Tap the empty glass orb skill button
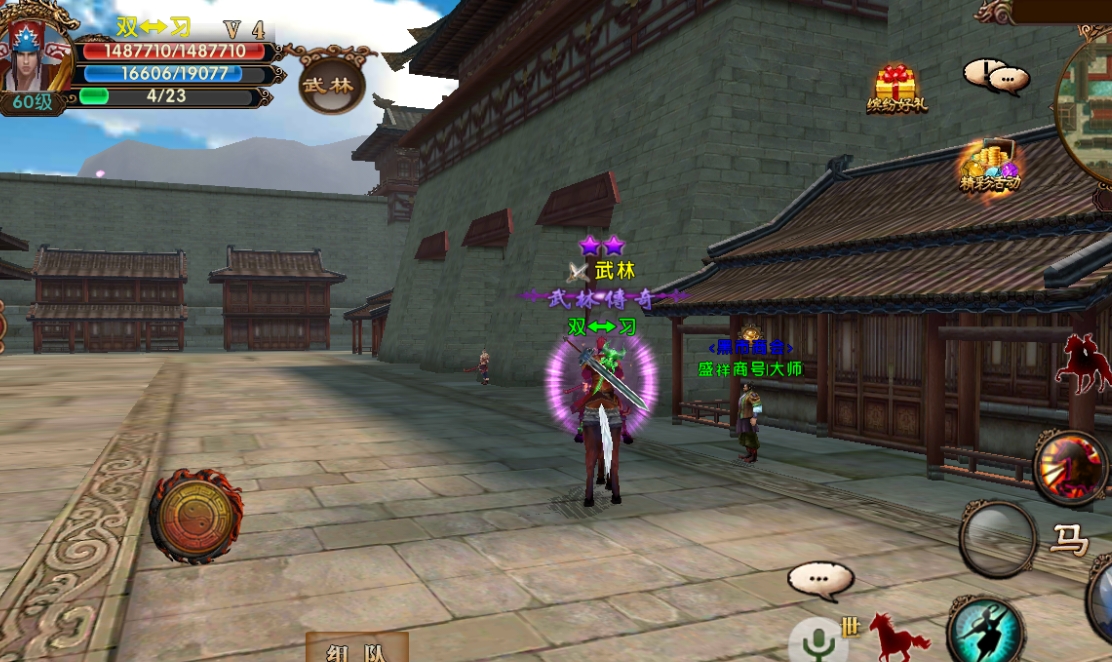The image size is (1112, 662). (x=997, y=539)
